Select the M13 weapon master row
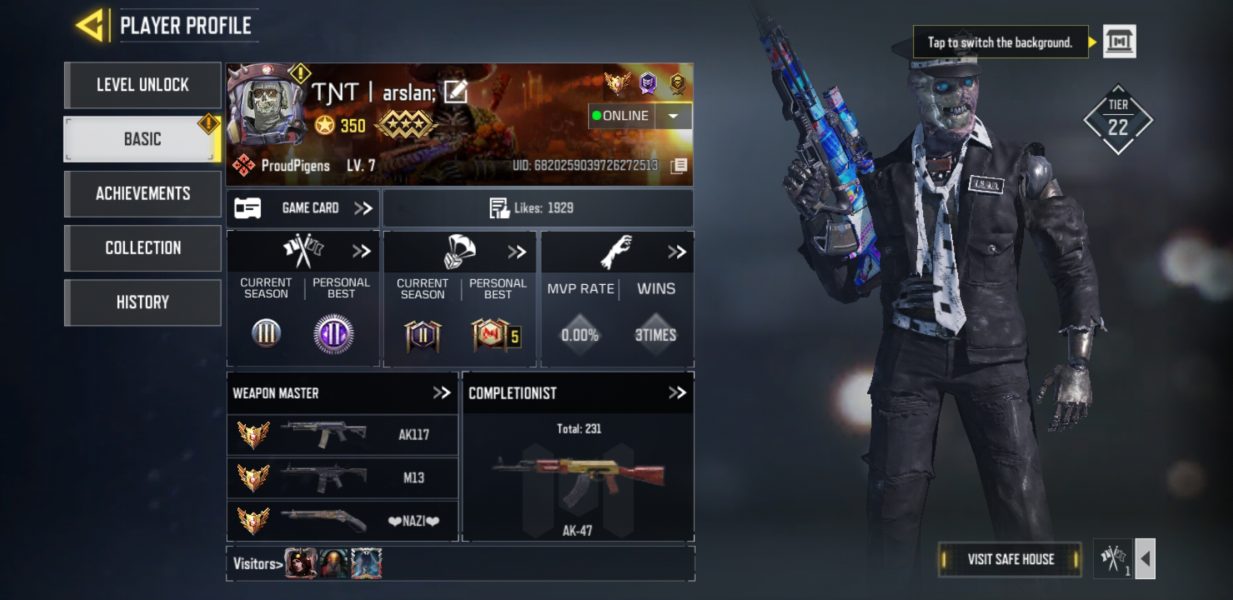Screen dimensions: 1233x600 (342, 477)
